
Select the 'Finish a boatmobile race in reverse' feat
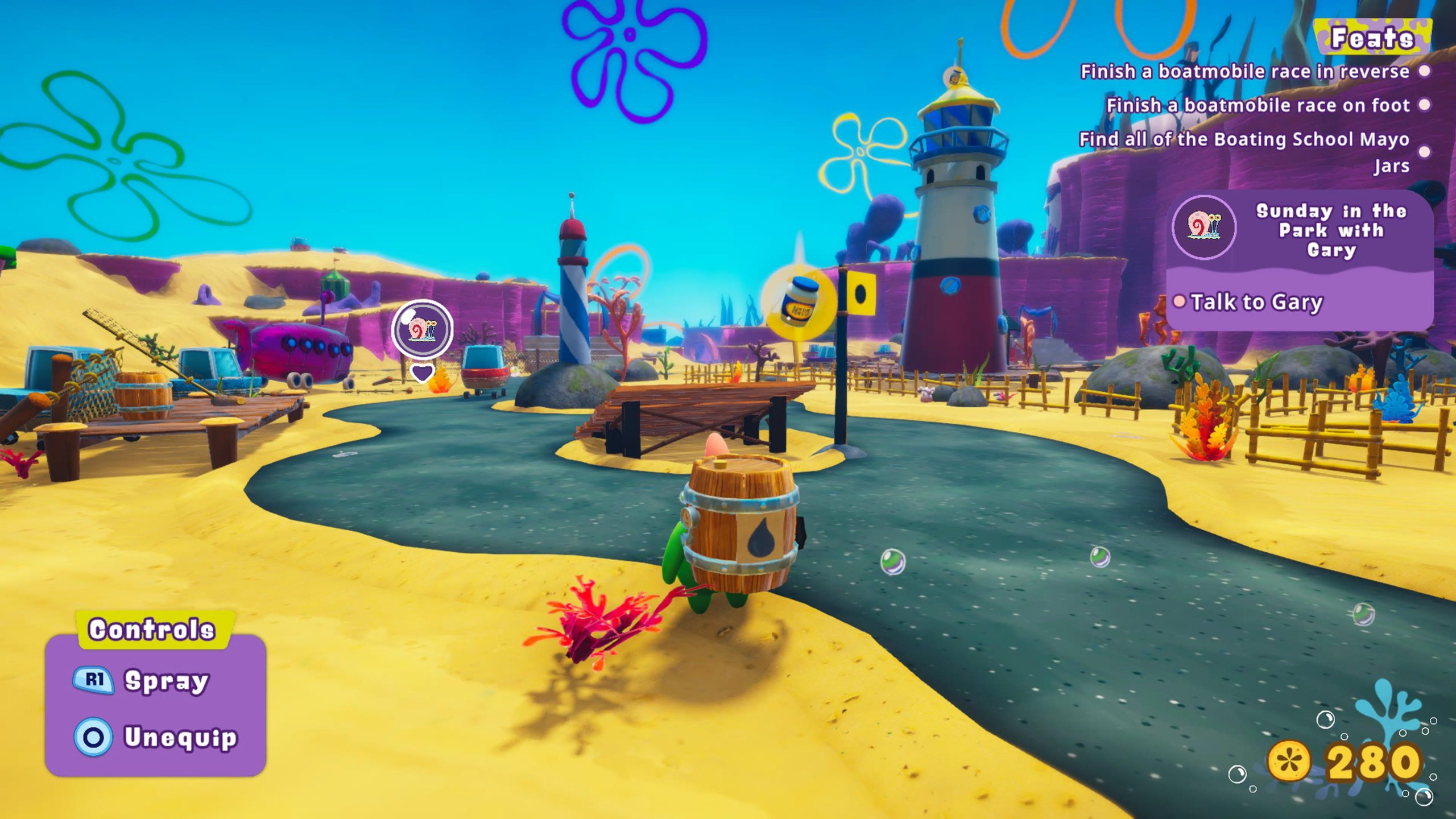[x=1244, y=72]
